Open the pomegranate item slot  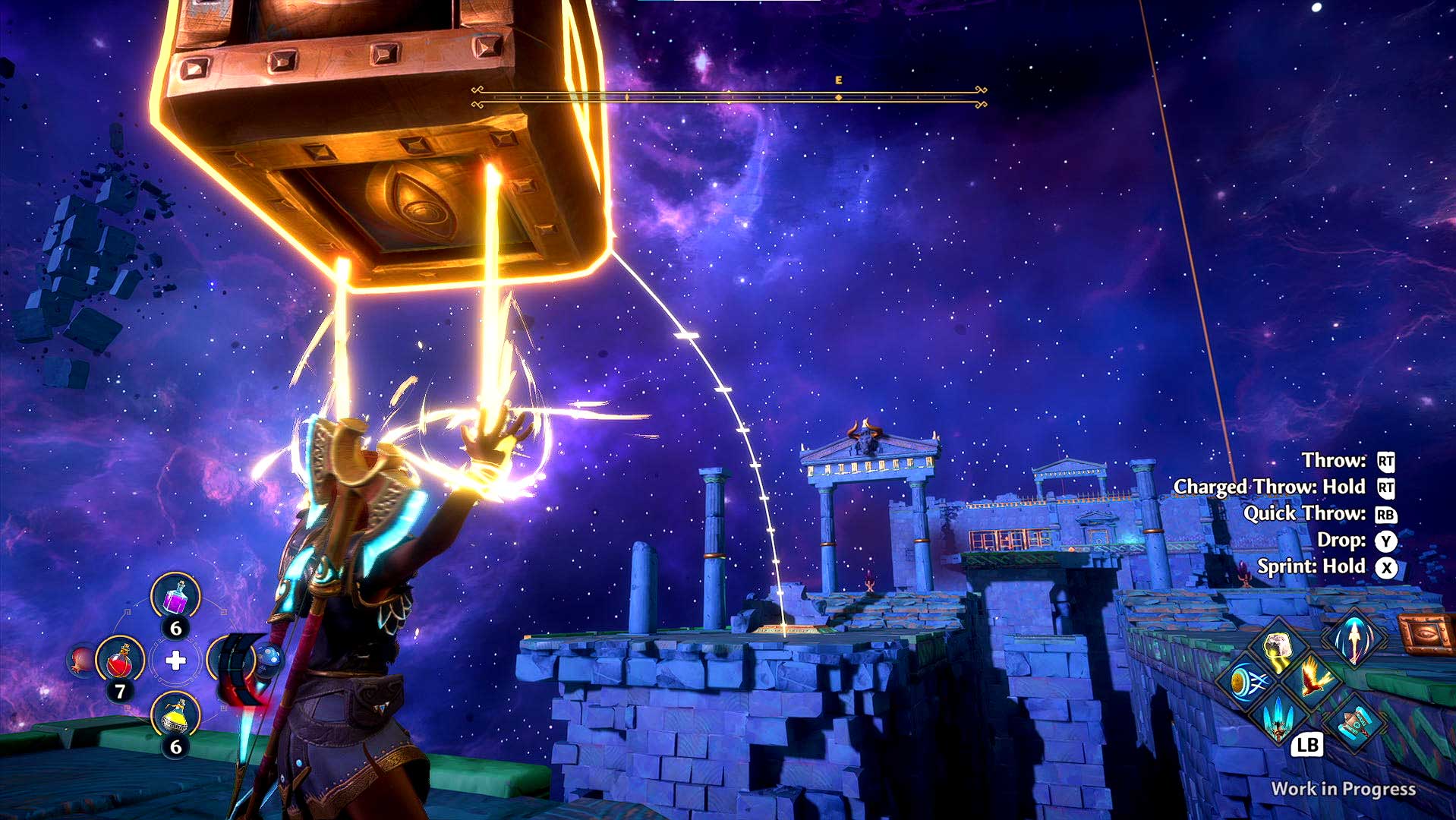coord(79,660)
